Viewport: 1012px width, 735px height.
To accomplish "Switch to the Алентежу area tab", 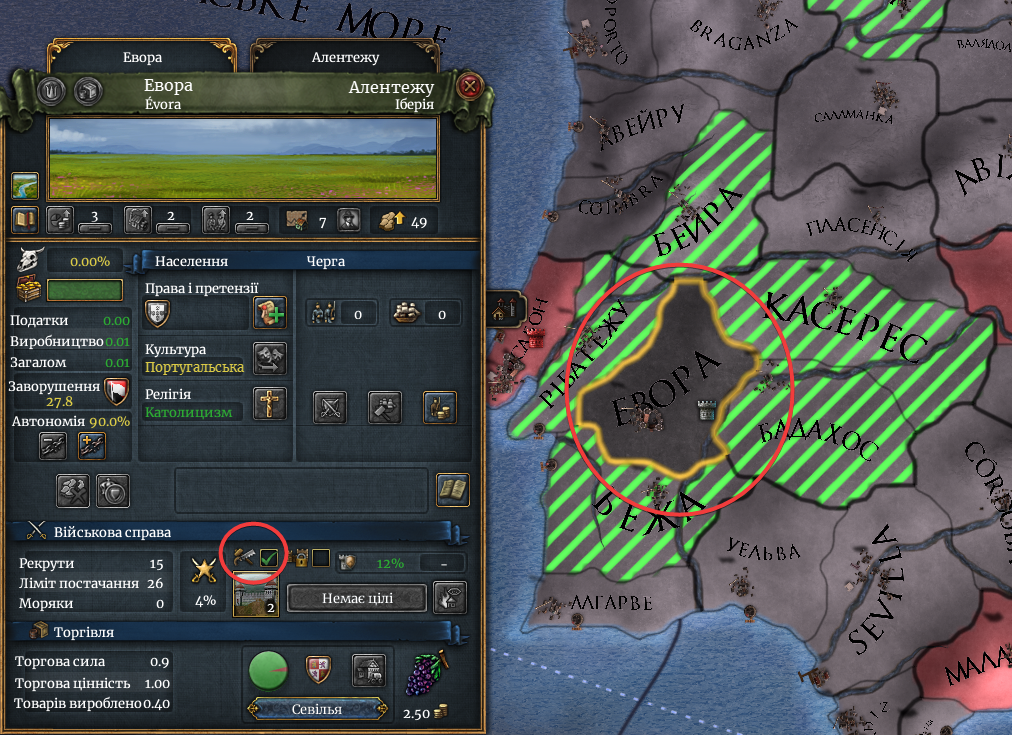I will pyautogui.click(x=345, y=57).
